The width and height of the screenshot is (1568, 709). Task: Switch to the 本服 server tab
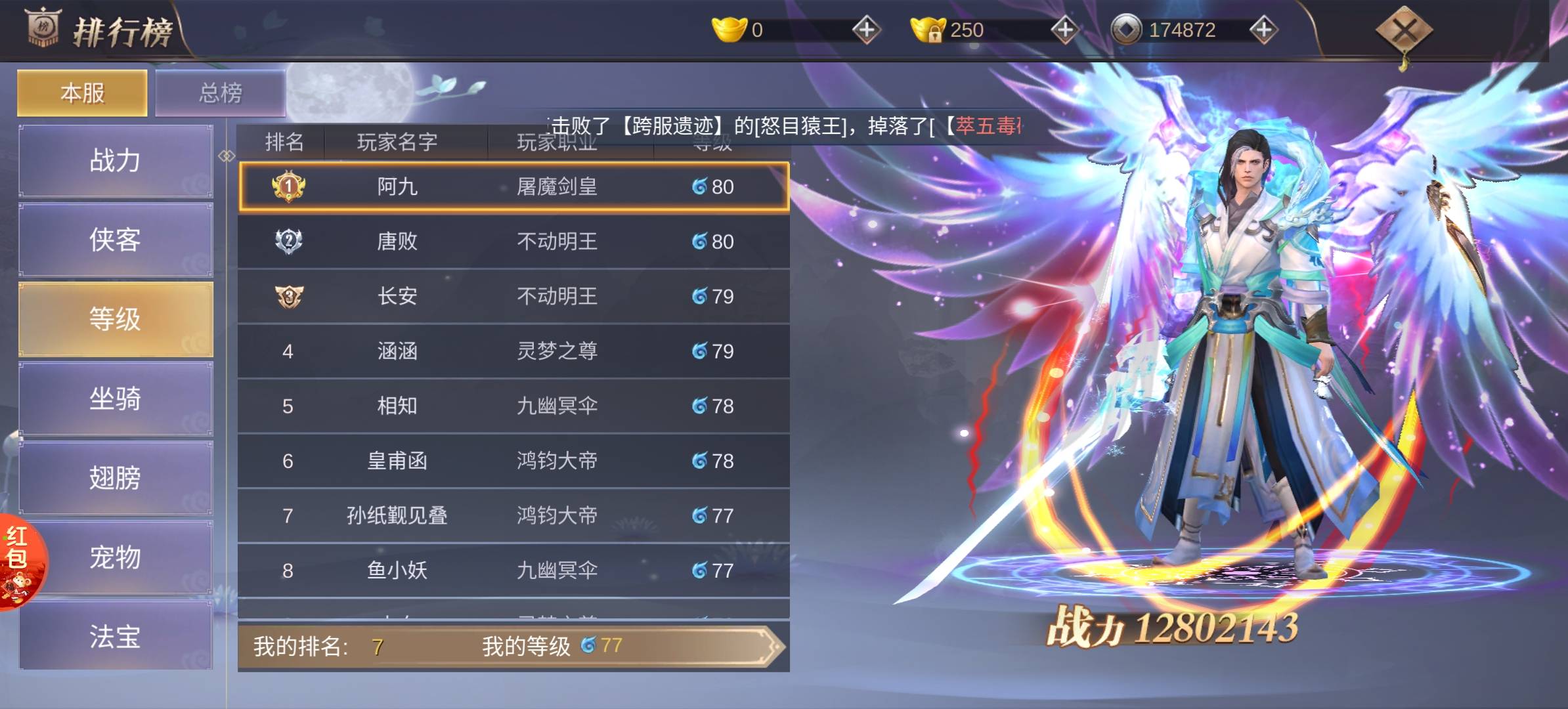(82, 93)
